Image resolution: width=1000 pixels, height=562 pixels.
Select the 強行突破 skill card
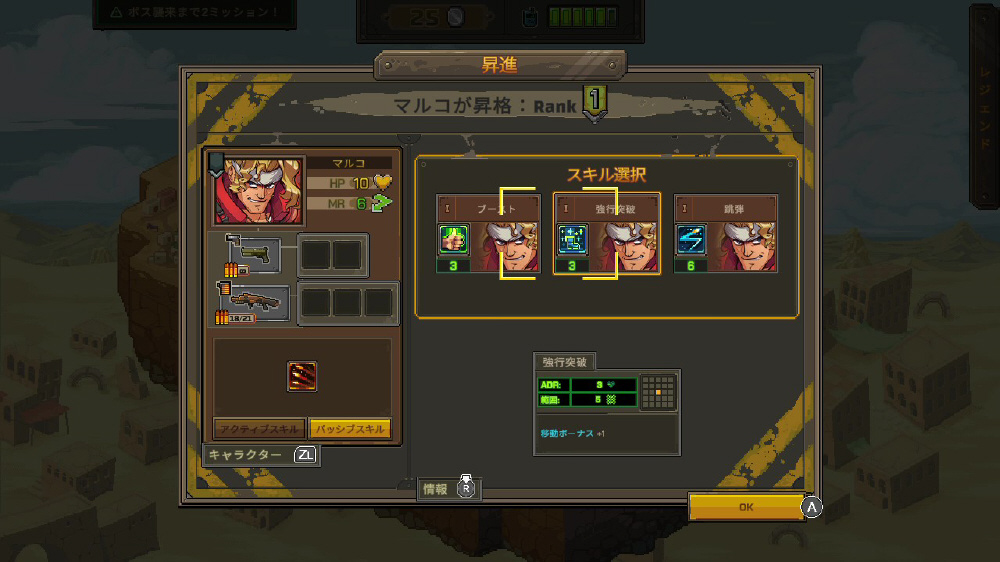point(607,234)
